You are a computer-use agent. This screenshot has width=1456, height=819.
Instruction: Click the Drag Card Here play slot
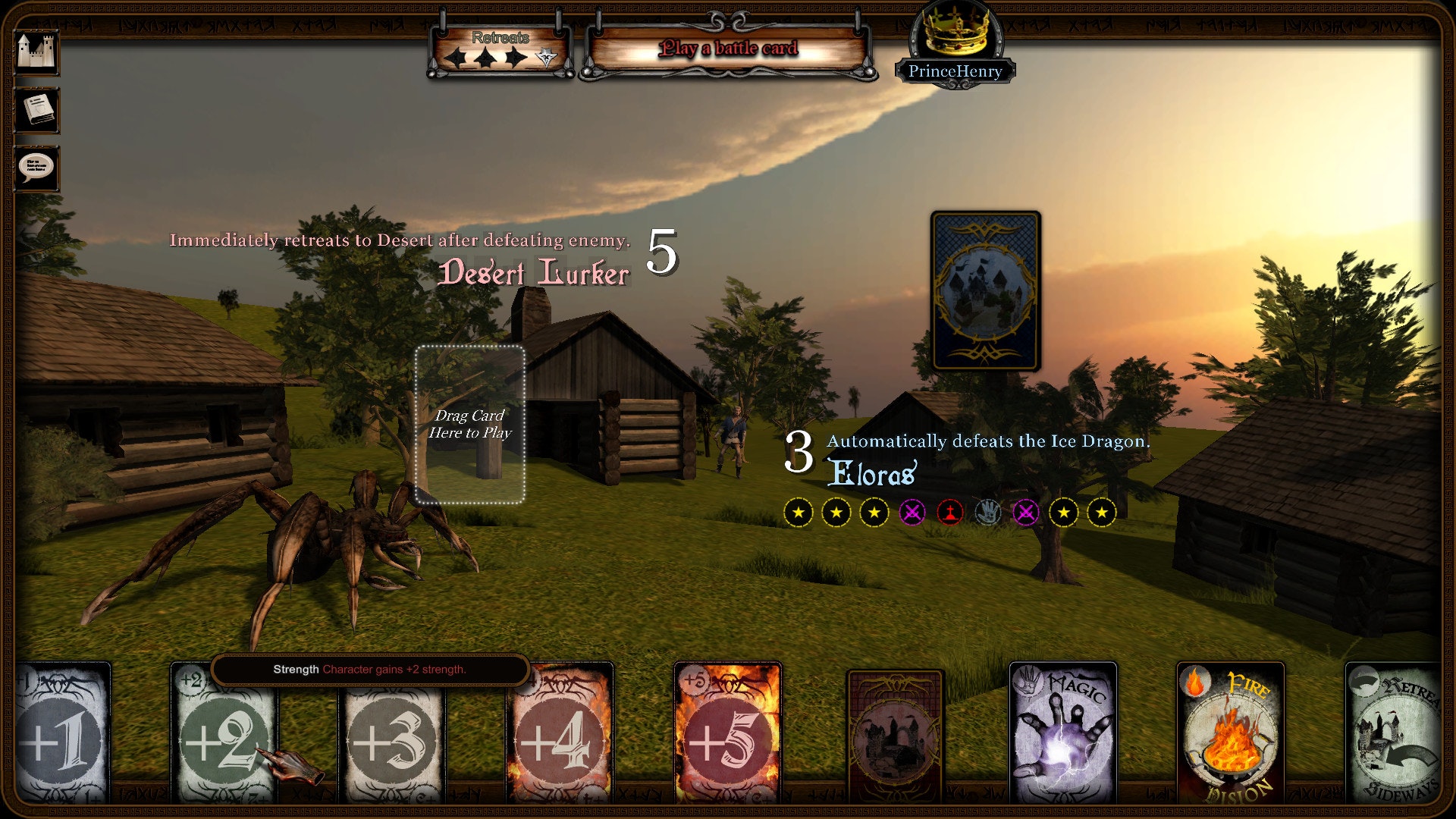point(469,425)
